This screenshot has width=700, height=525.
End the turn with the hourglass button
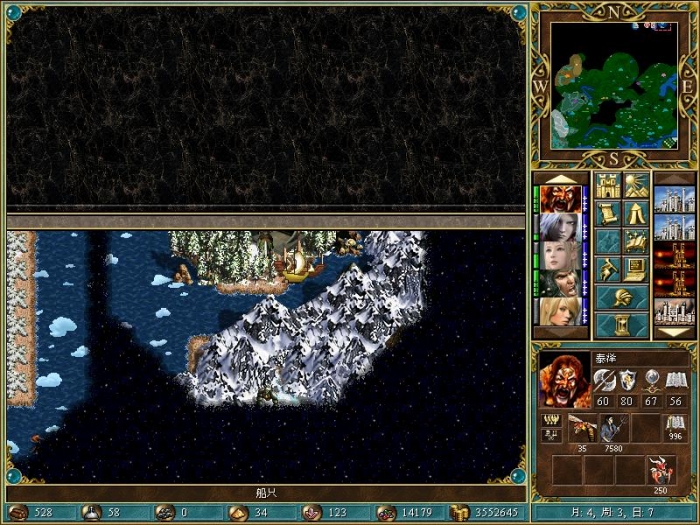[x=622, y=325]
